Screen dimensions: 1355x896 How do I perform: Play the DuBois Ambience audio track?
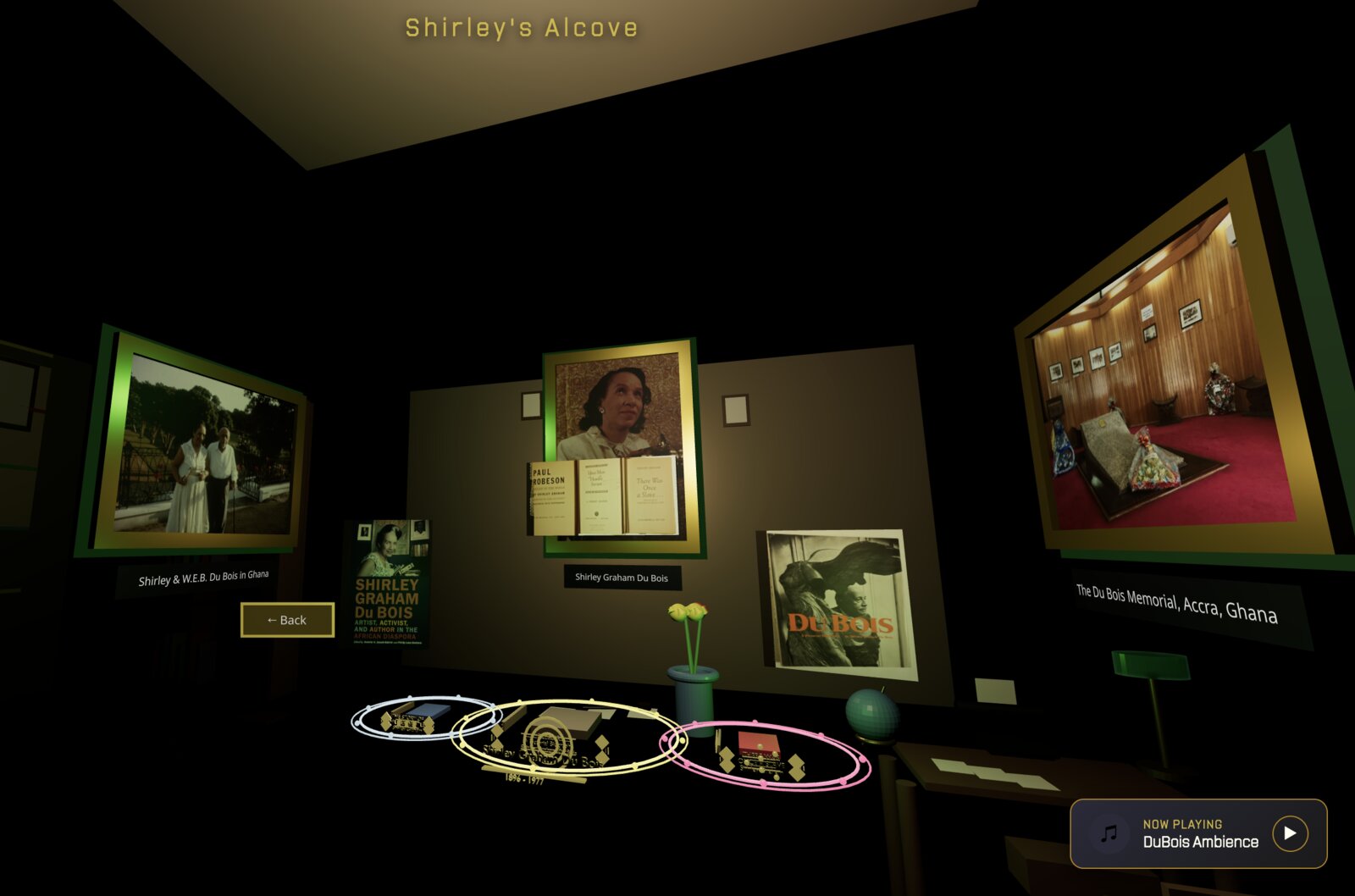(x=1290, y=835)
